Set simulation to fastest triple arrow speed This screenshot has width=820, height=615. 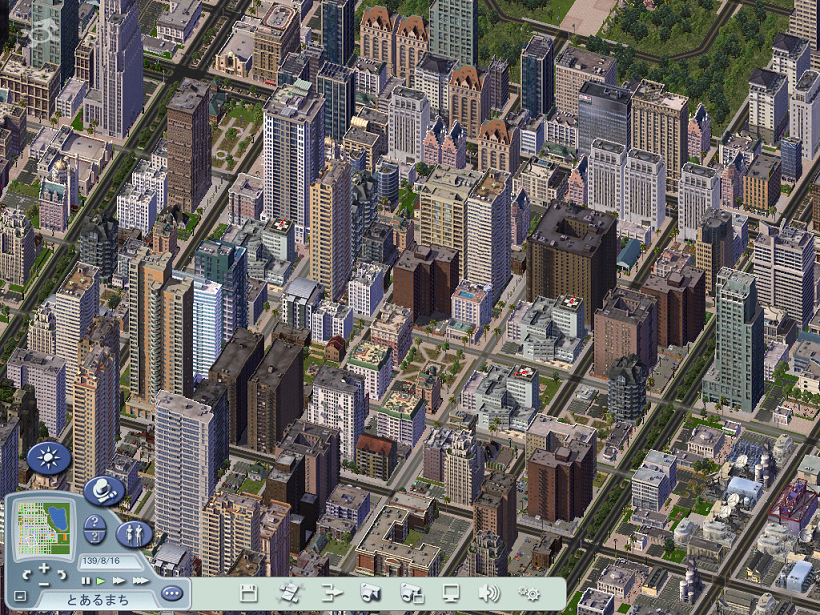[140, 580]
